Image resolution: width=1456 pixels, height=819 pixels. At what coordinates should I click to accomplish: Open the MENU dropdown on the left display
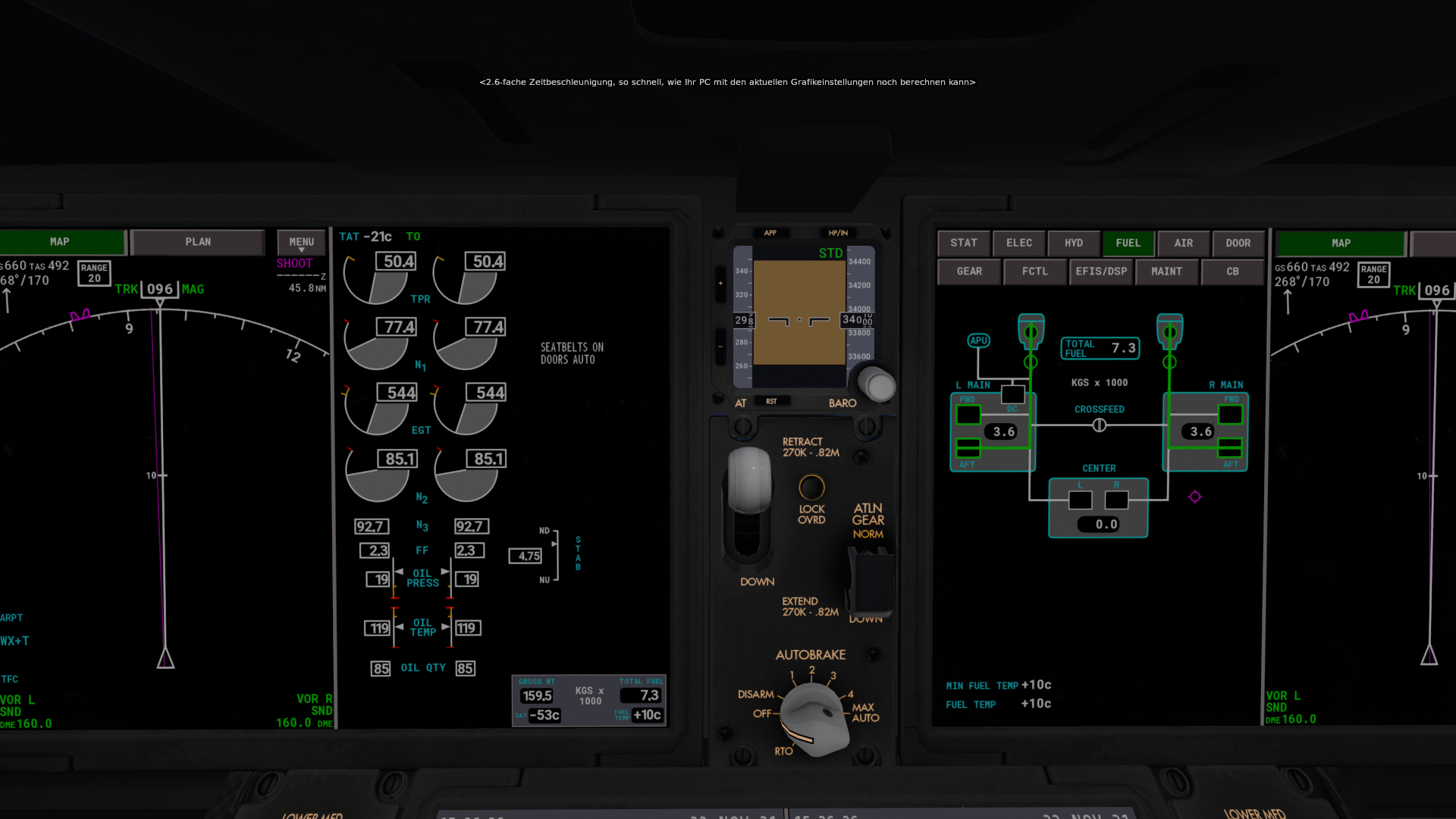pos(300,242)
